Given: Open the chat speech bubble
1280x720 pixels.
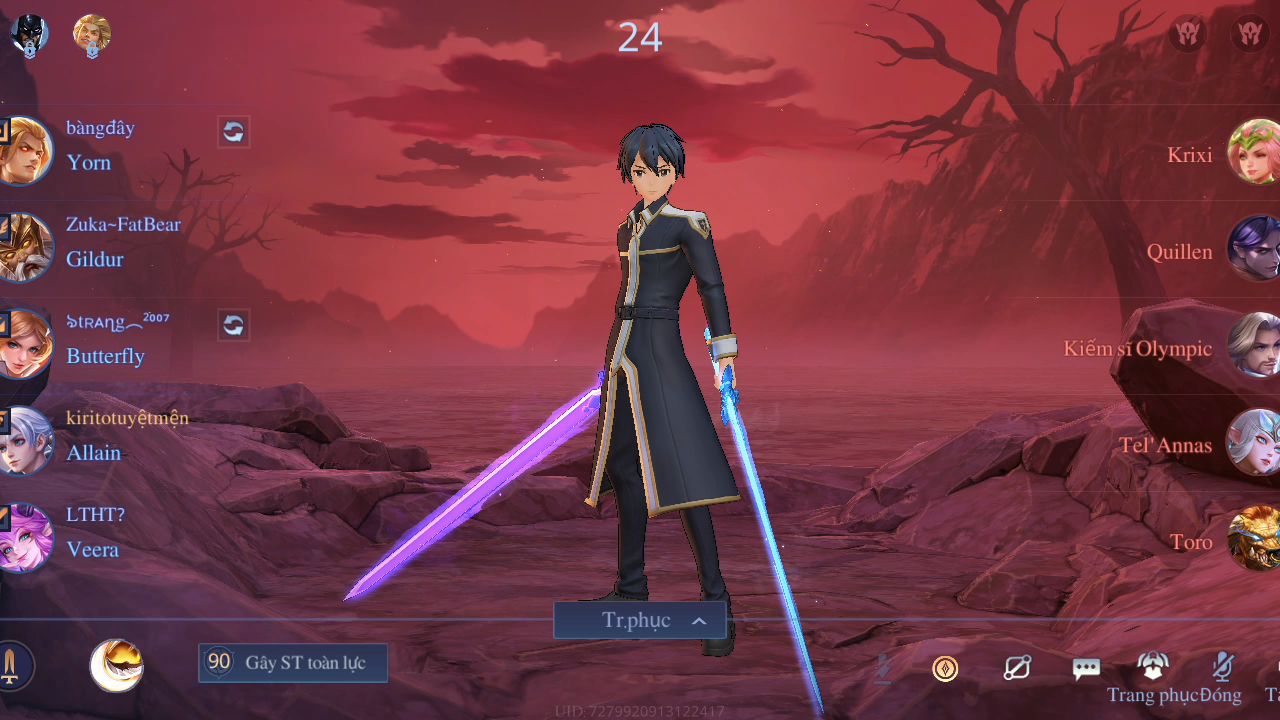Looking at the screenshot, I should tap(1086, 668).
